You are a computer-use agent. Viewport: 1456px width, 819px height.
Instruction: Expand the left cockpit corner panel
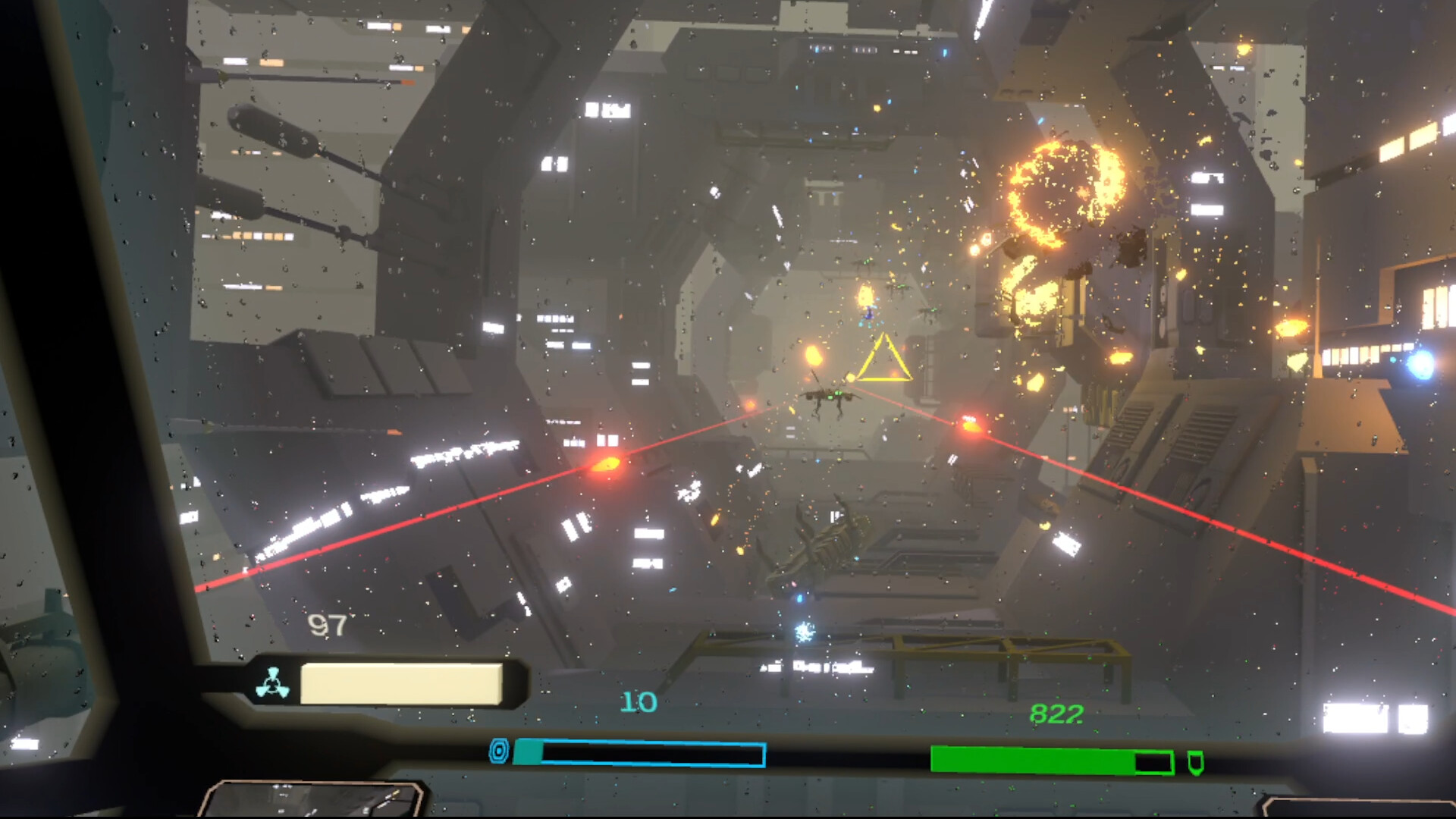318,800
